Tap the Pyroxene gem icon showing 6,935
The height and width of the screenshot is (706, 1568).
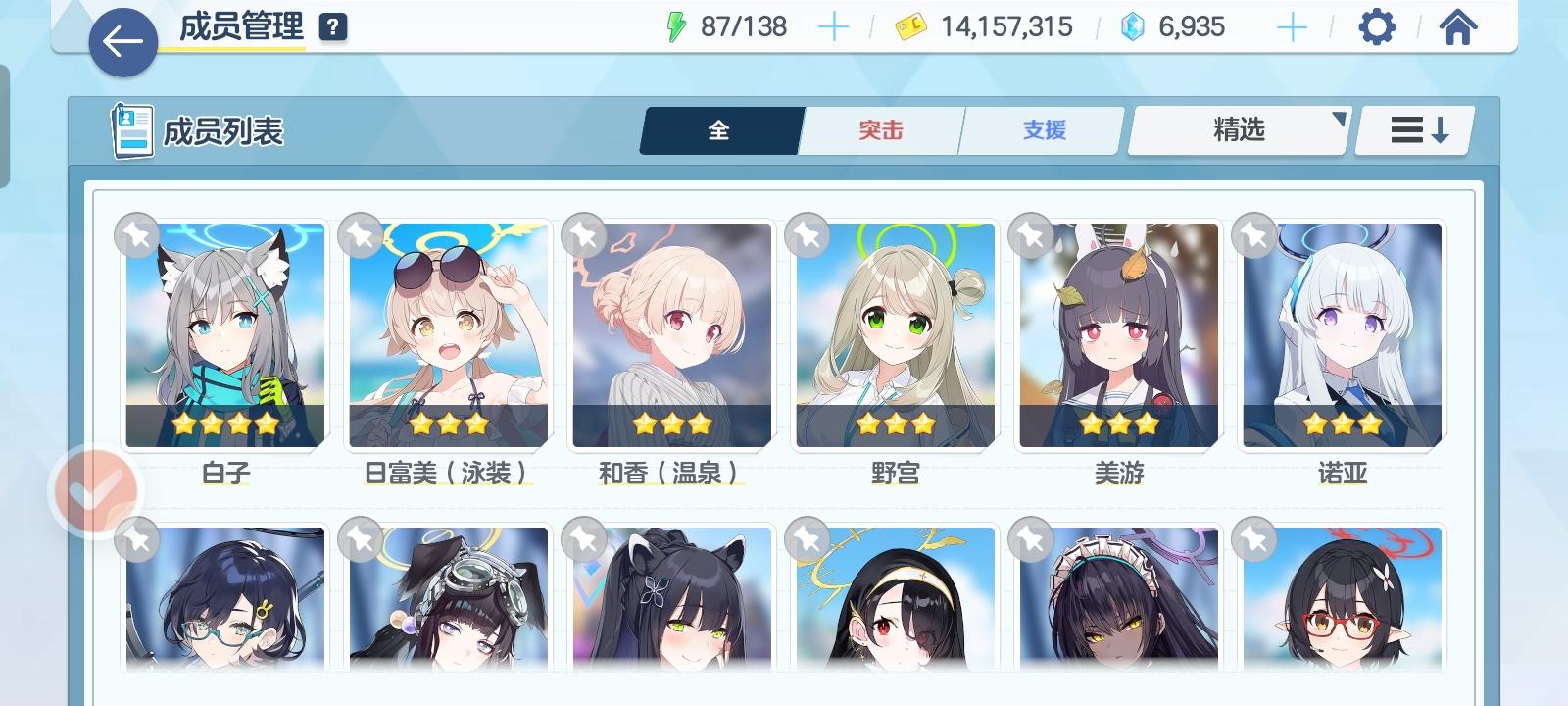1133,26
